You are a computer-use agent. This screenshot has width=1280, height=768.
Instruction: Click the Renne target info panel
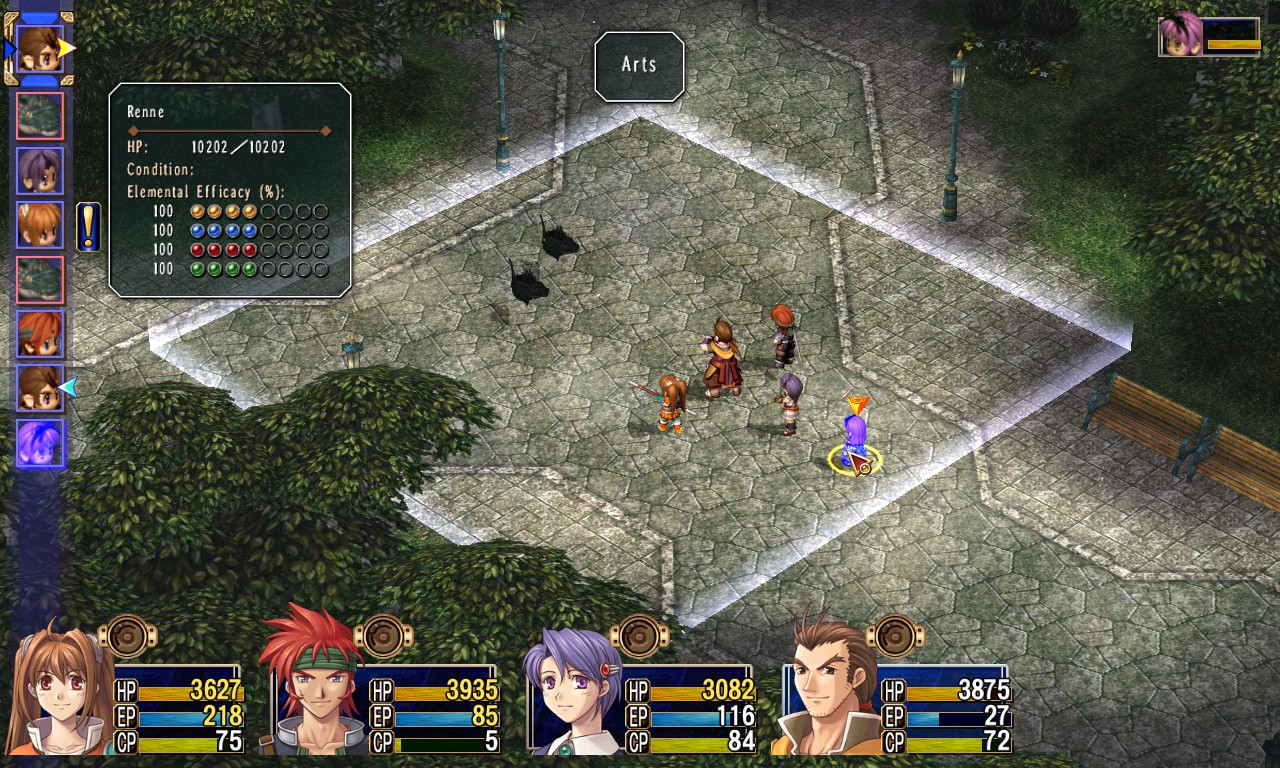coord(229,190)
